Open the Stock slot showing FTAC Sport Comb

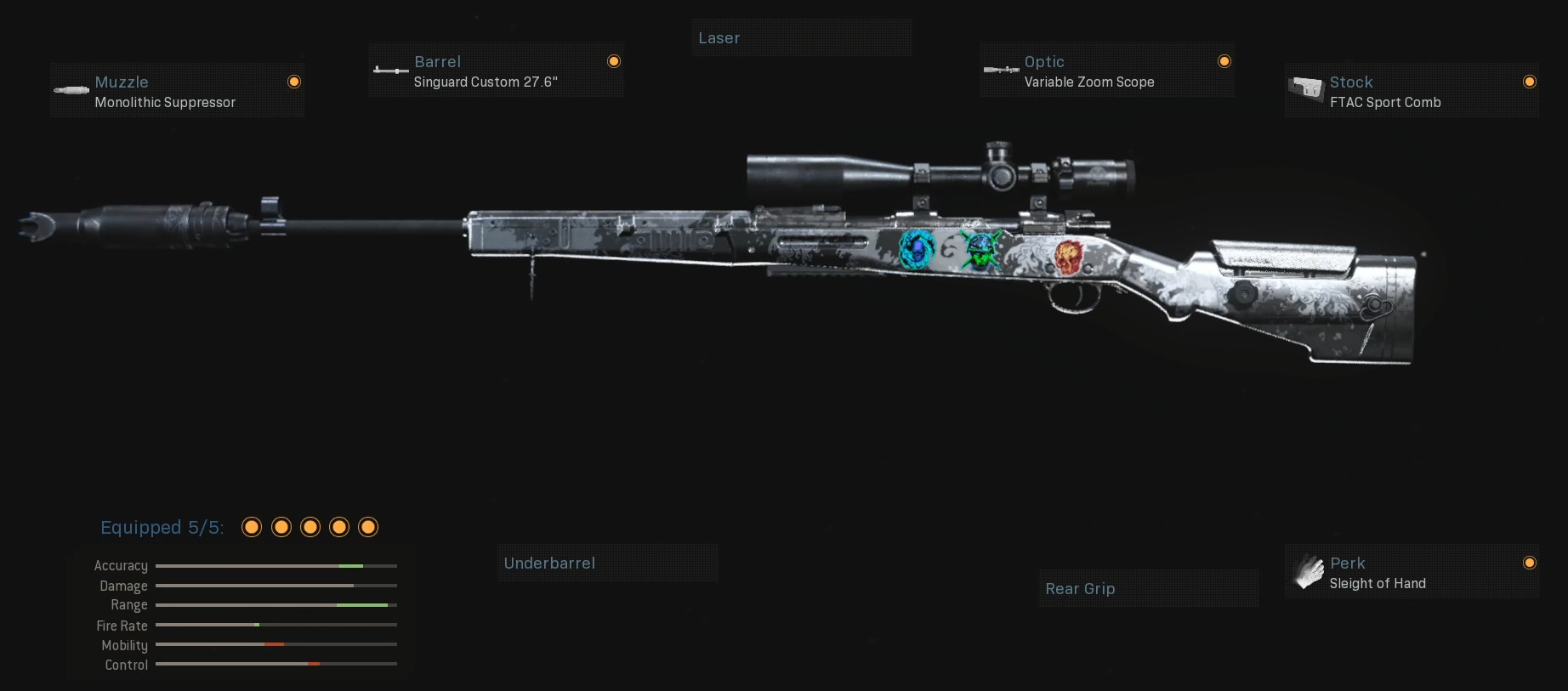click(1411, 91)
